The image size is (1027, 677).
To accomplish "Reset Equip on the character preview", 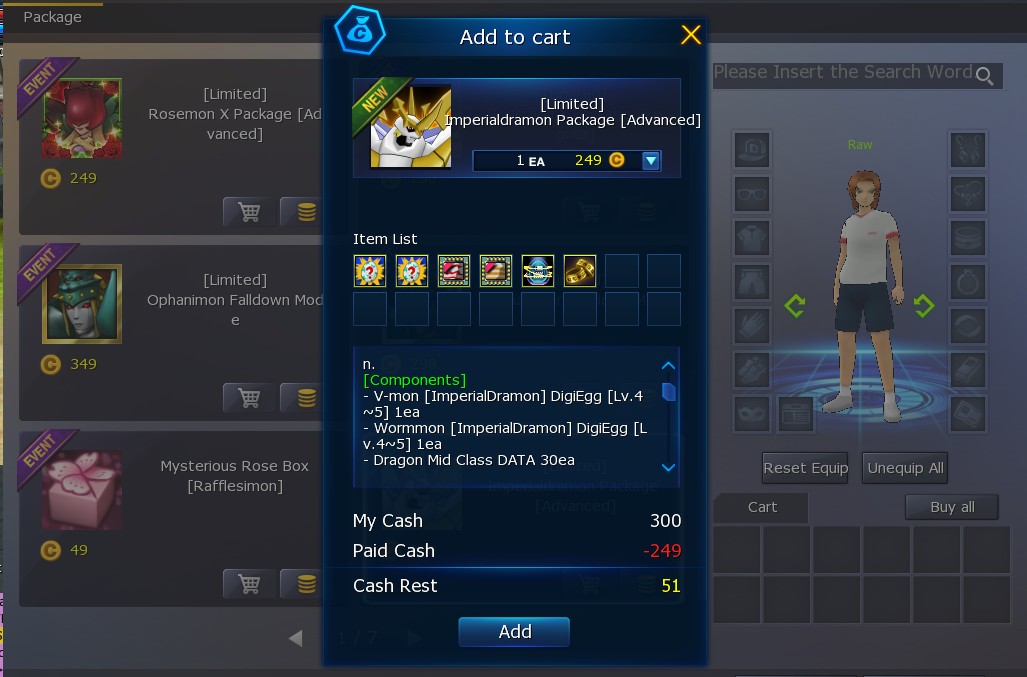I will 805,467.
